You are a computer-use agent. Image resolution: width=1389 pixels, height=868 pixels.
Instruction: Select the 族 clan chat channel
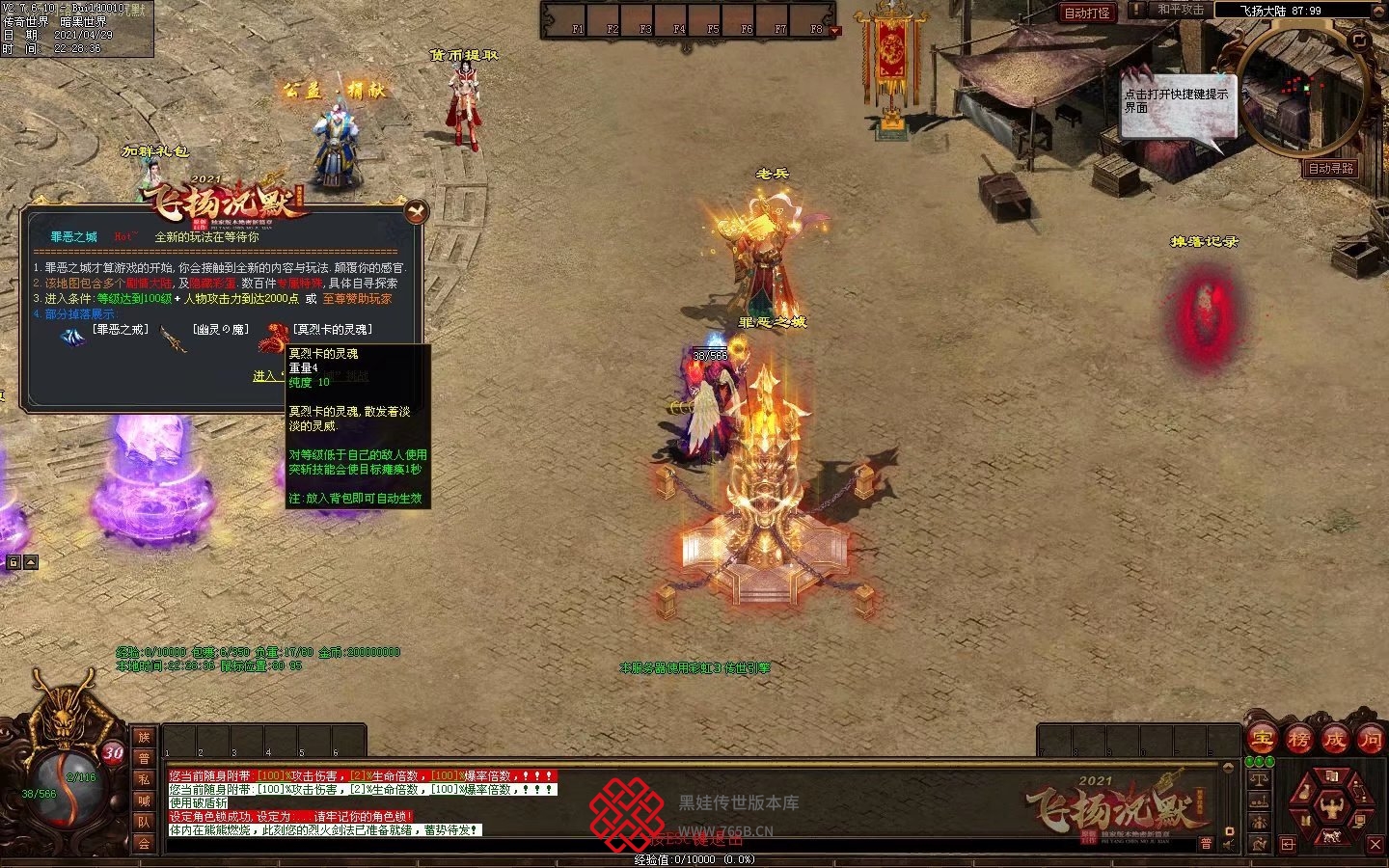pyautogui.click(x=144, y=738)
